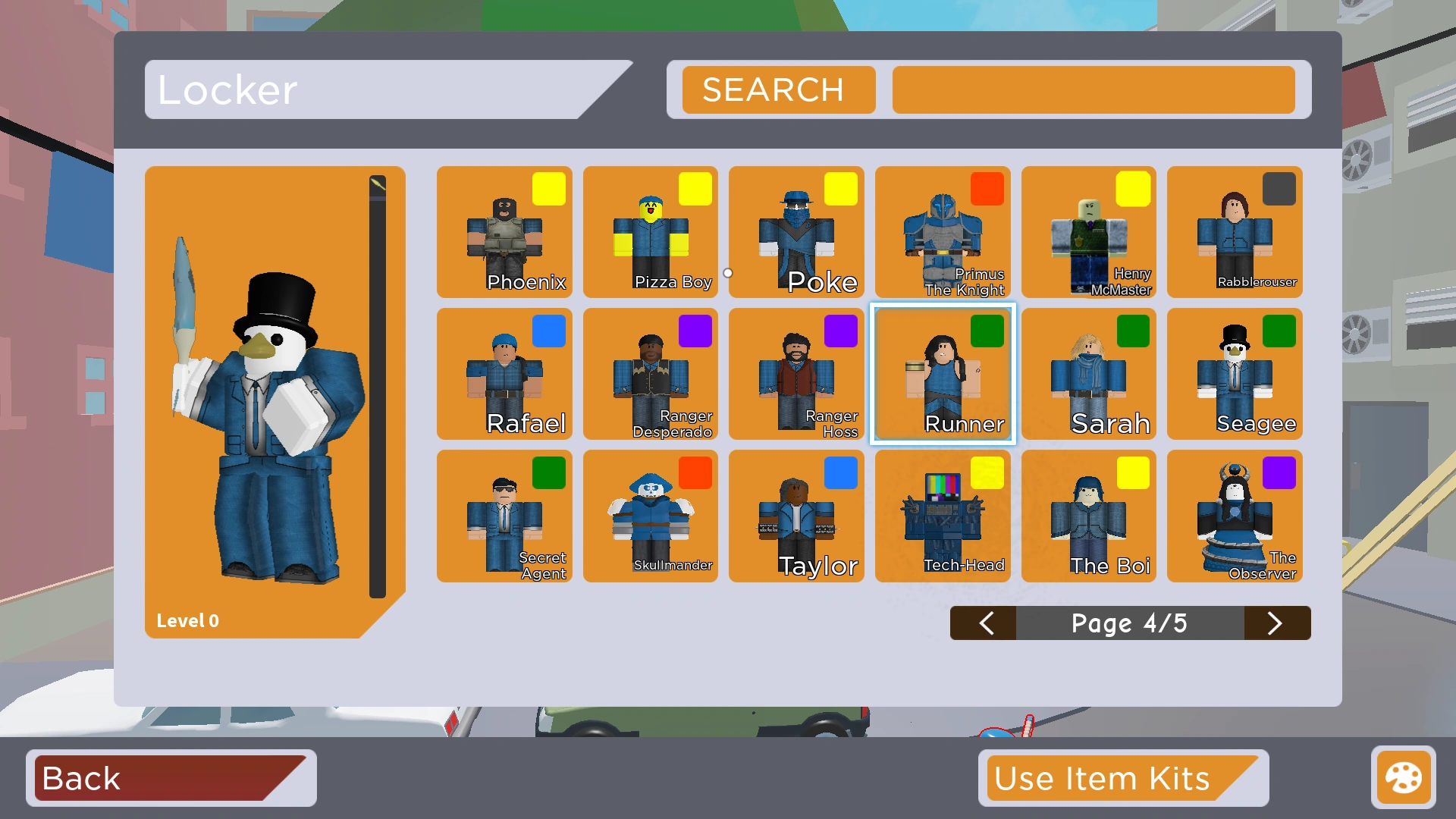Click the SEARCH label button
1456x819 pixels.
tap(777, 89)
